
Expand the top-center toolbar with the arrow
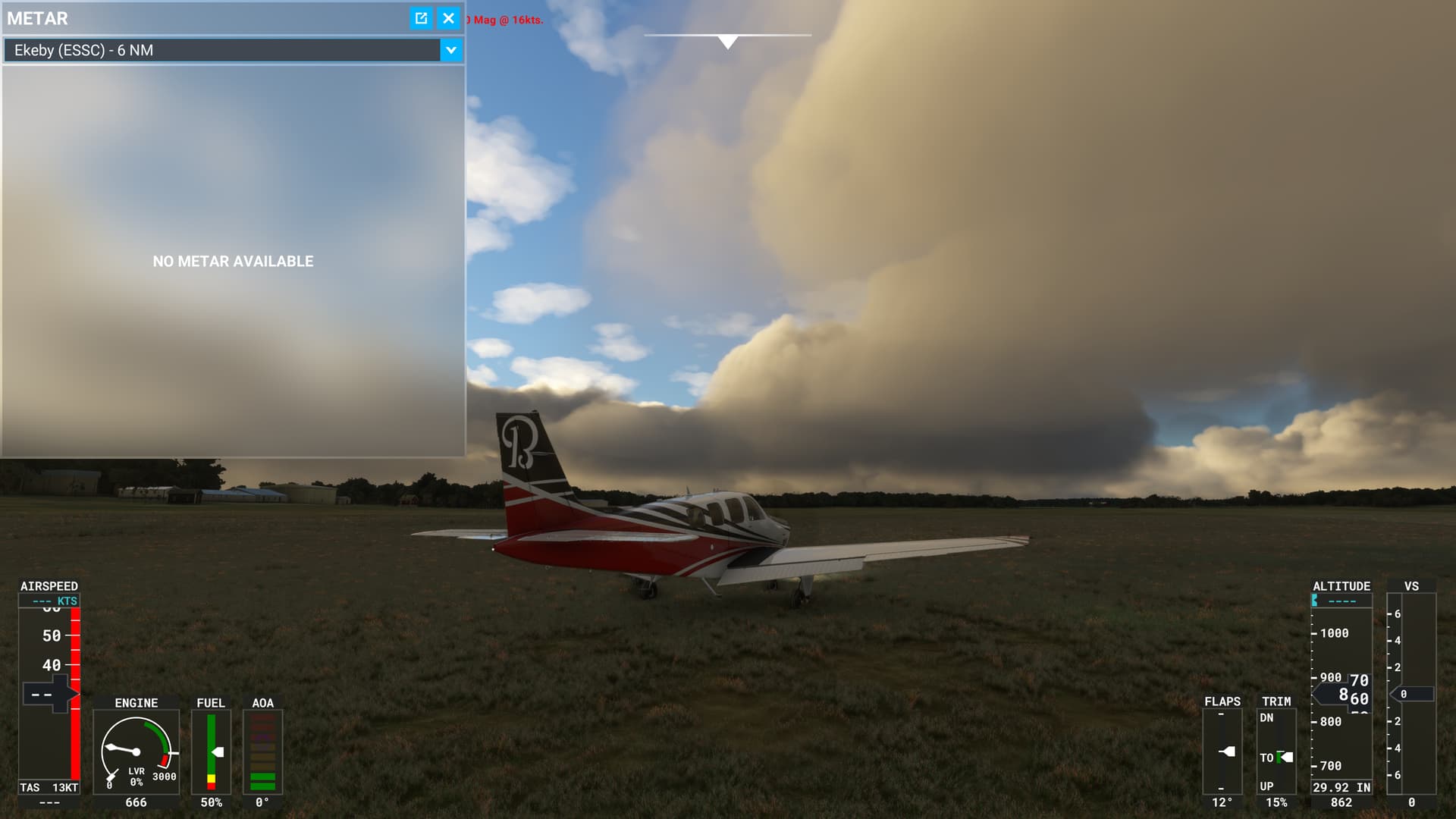(x=727, y=42)
